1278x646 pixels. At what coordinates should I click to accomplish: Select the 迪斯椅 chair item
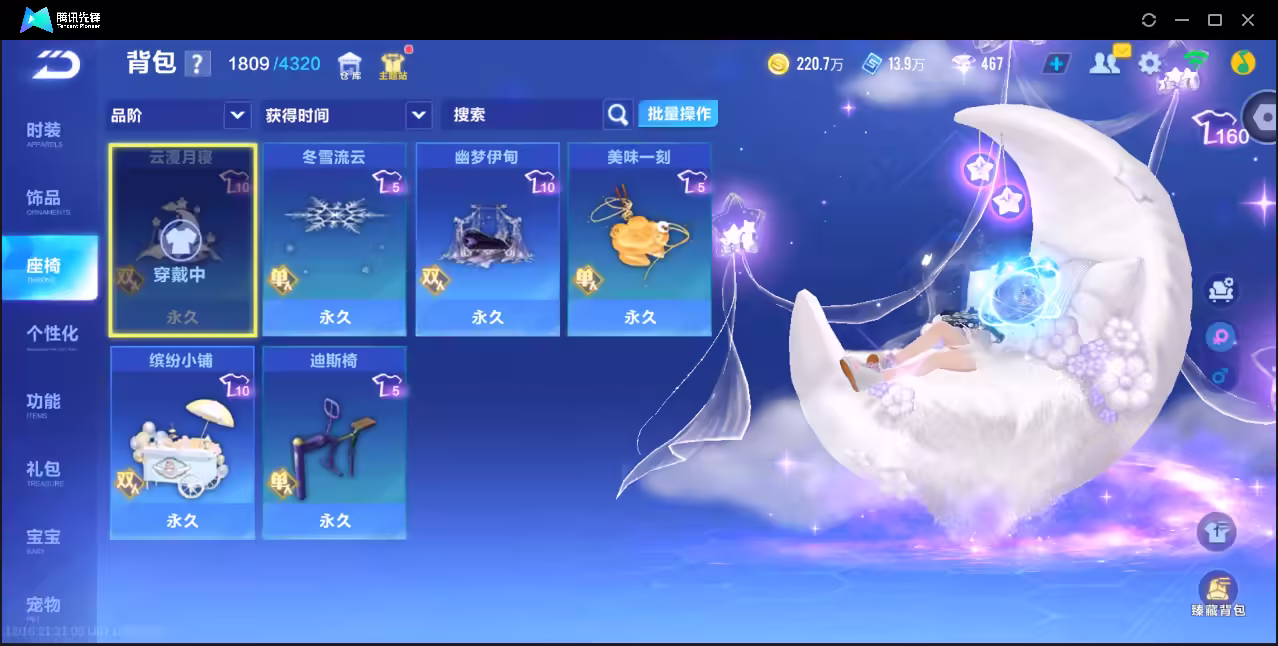[x=334, y=443]
